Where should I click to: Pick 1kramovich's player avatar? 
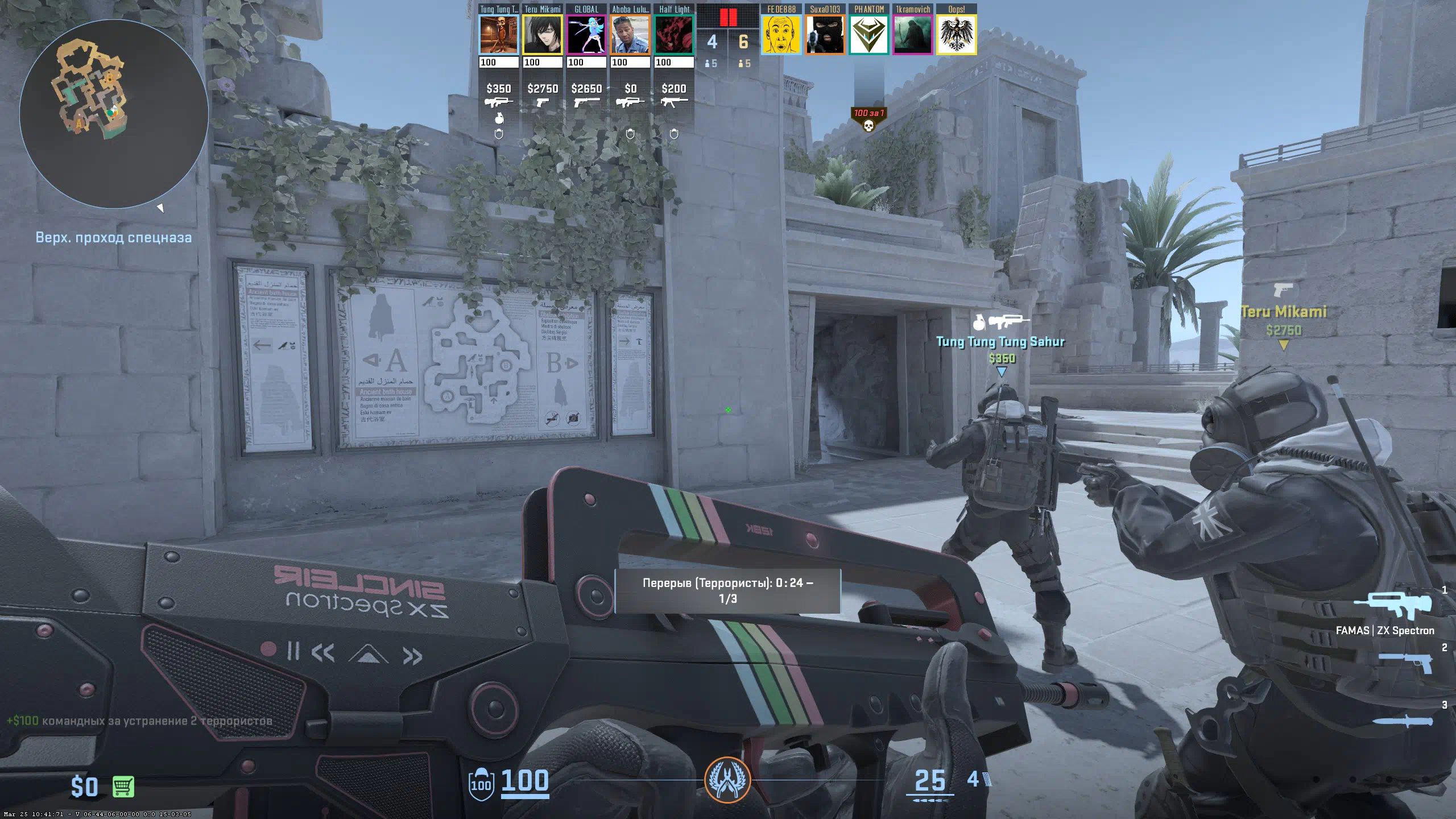[912, 35]
